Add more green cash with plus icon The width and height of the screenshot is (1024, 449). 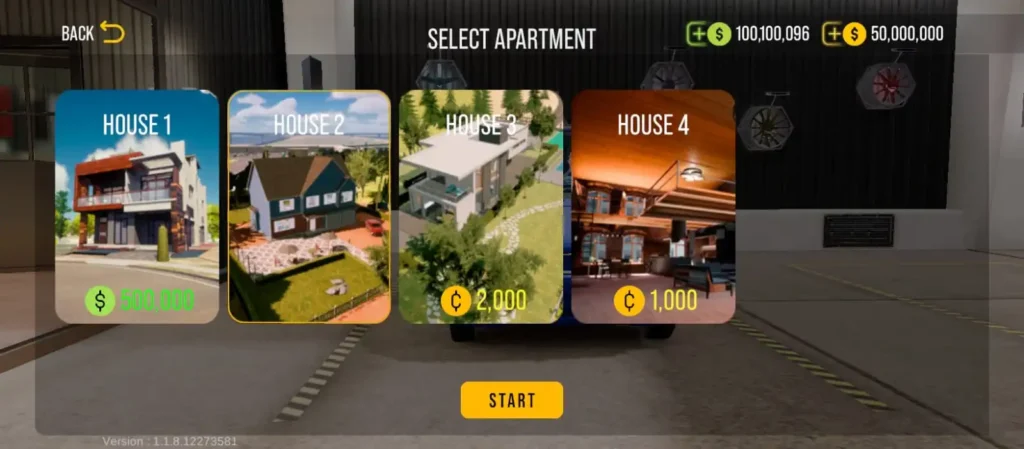(x=698, y=34)
